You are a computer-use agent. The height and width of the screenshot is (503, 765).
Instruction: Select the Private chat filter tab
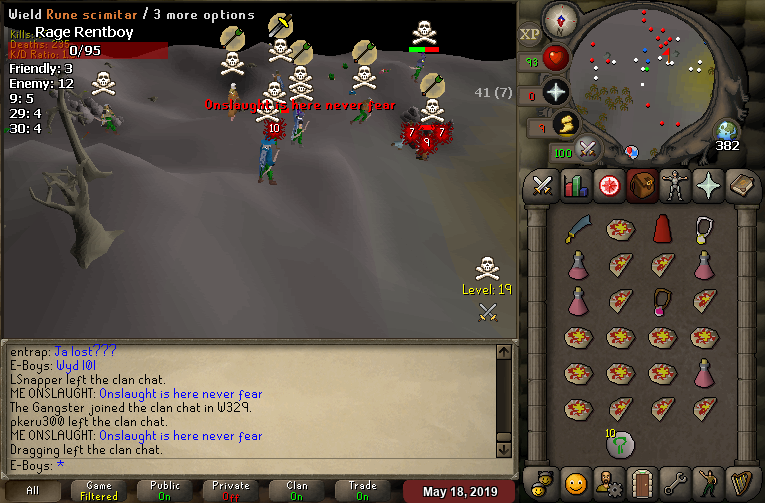tap(231, 490)
